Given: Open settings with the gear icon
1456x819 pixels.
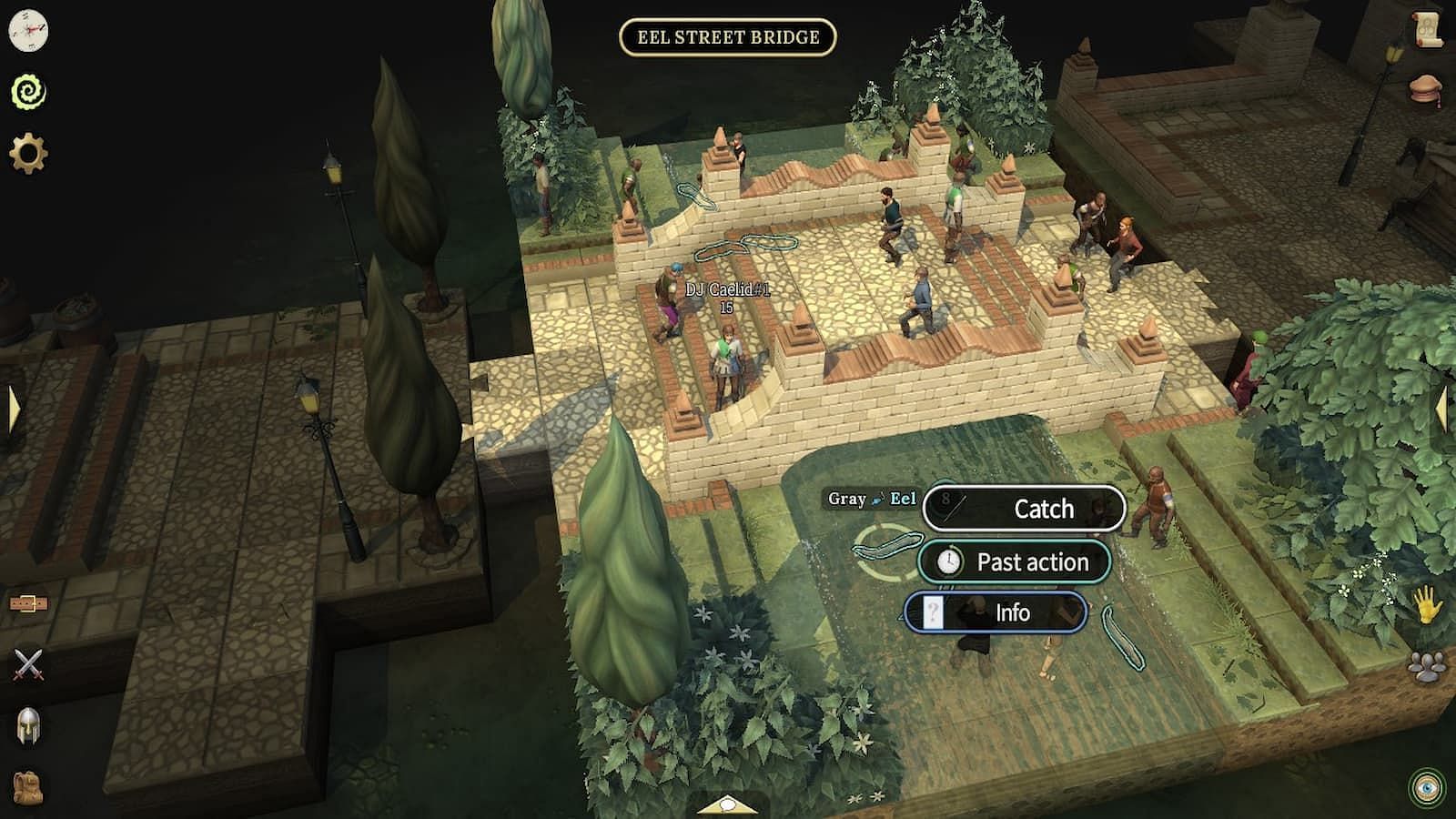Looking at the screenshot, I should tap(28, 153).
